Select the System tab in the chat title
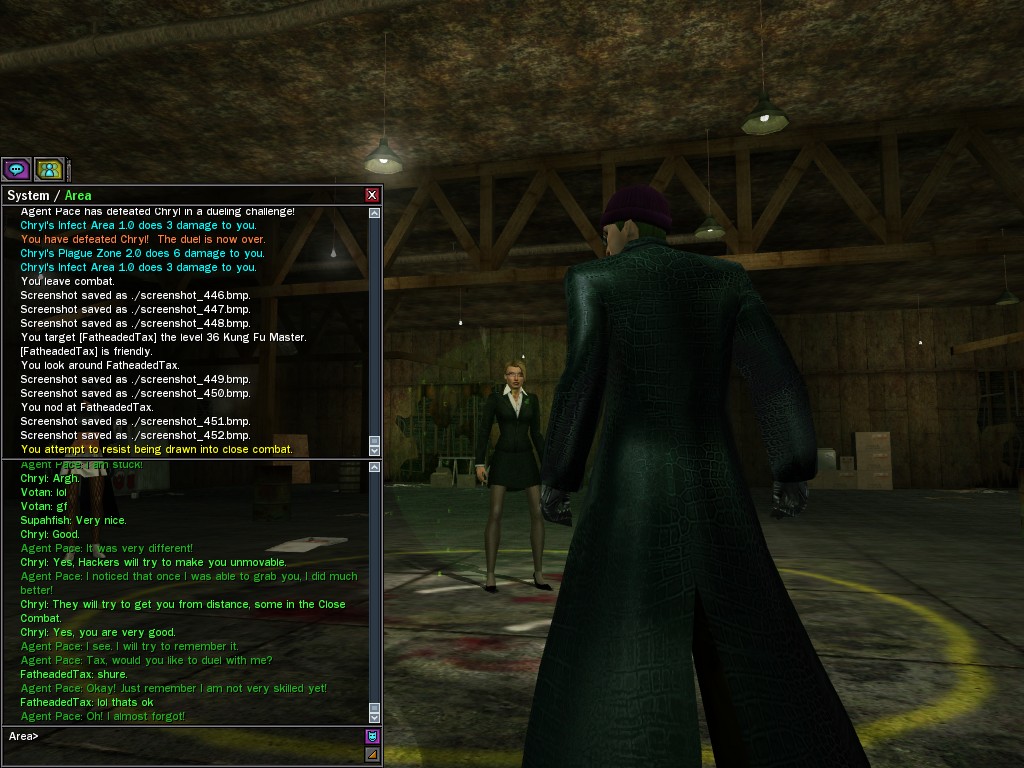1024x768 pixels. (28, 196)
